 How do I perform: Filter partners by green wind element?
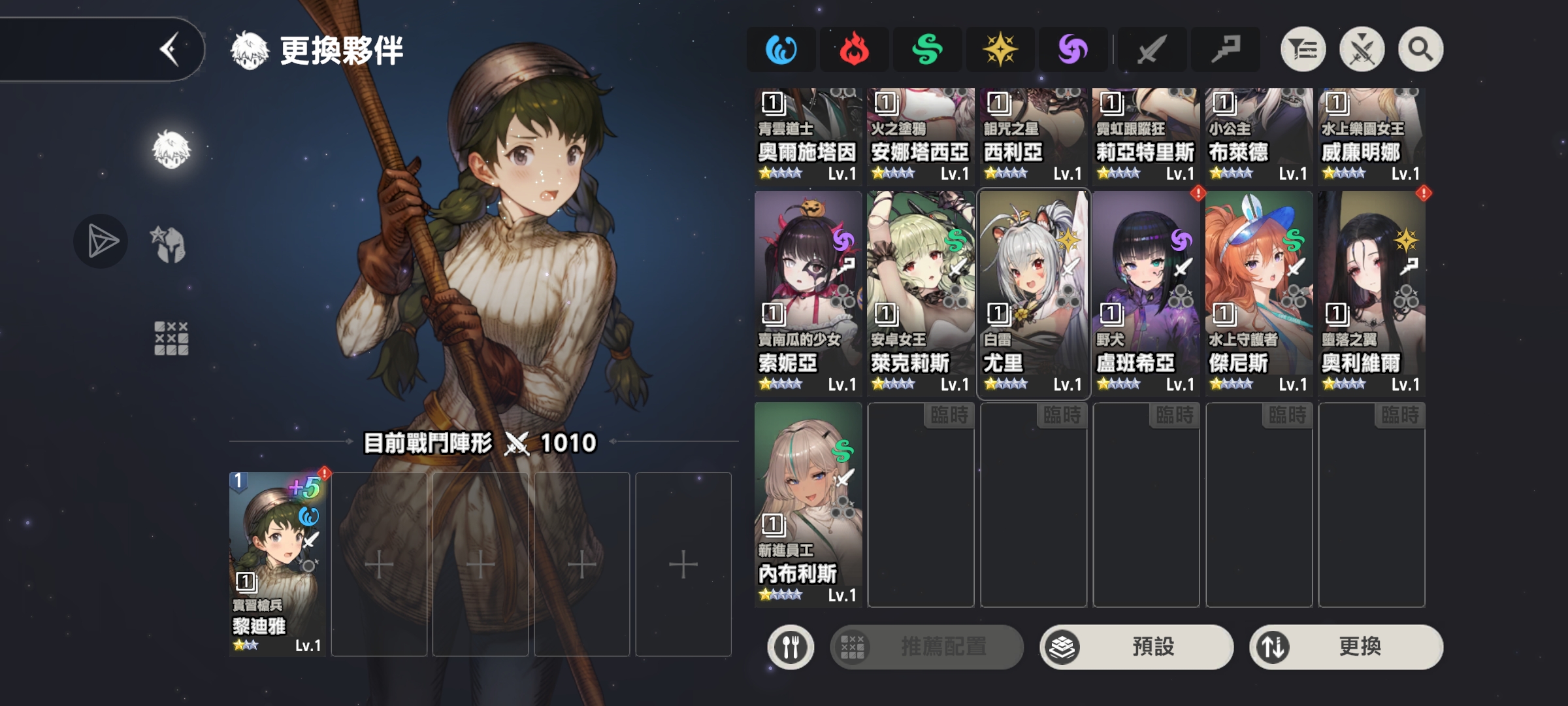coord(927,50)
